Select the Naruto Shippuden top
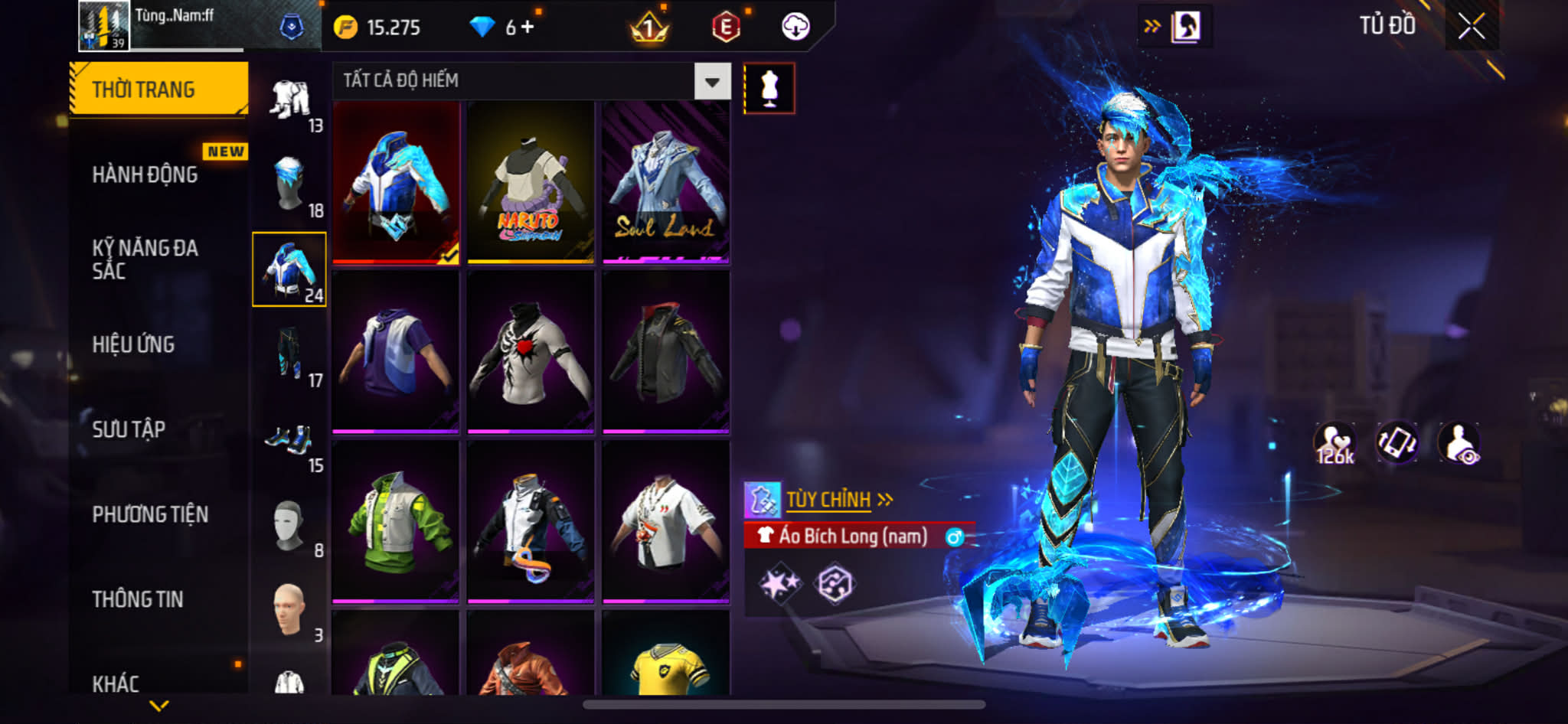1568x724 pixels. click(531, 183)
